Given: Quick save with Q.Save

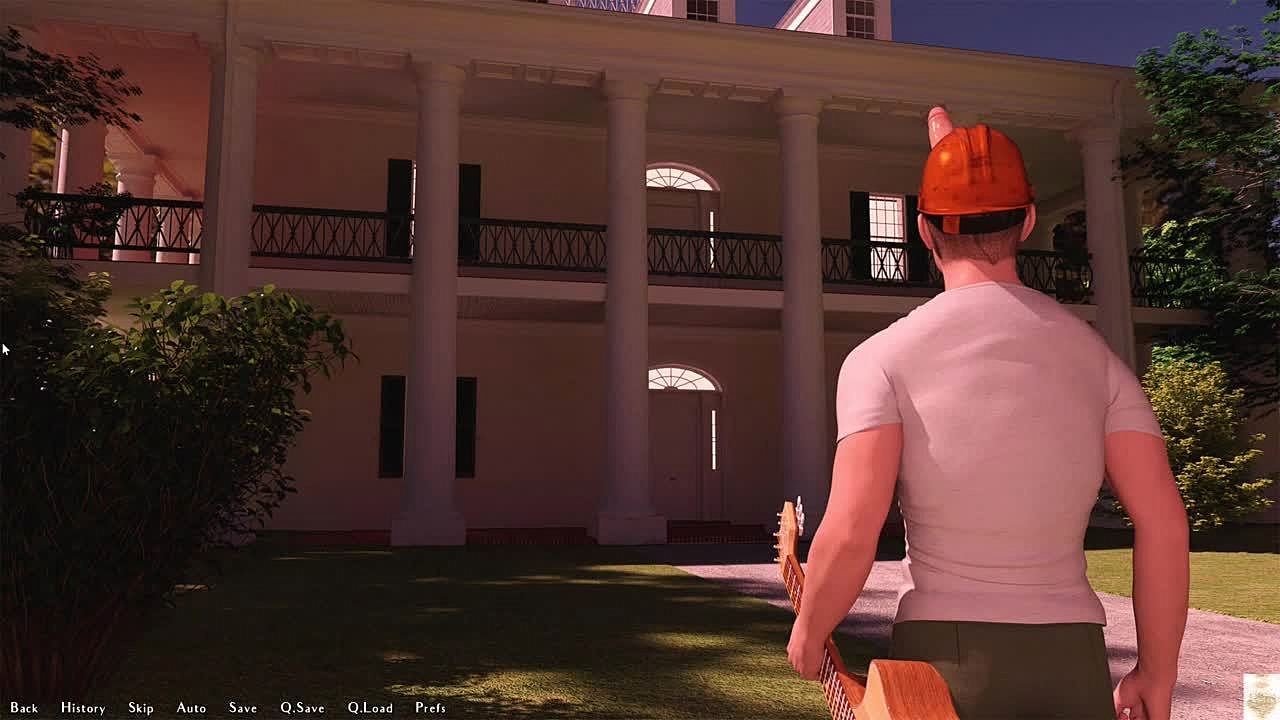Looking at the screenshot, I should point(302,708).
